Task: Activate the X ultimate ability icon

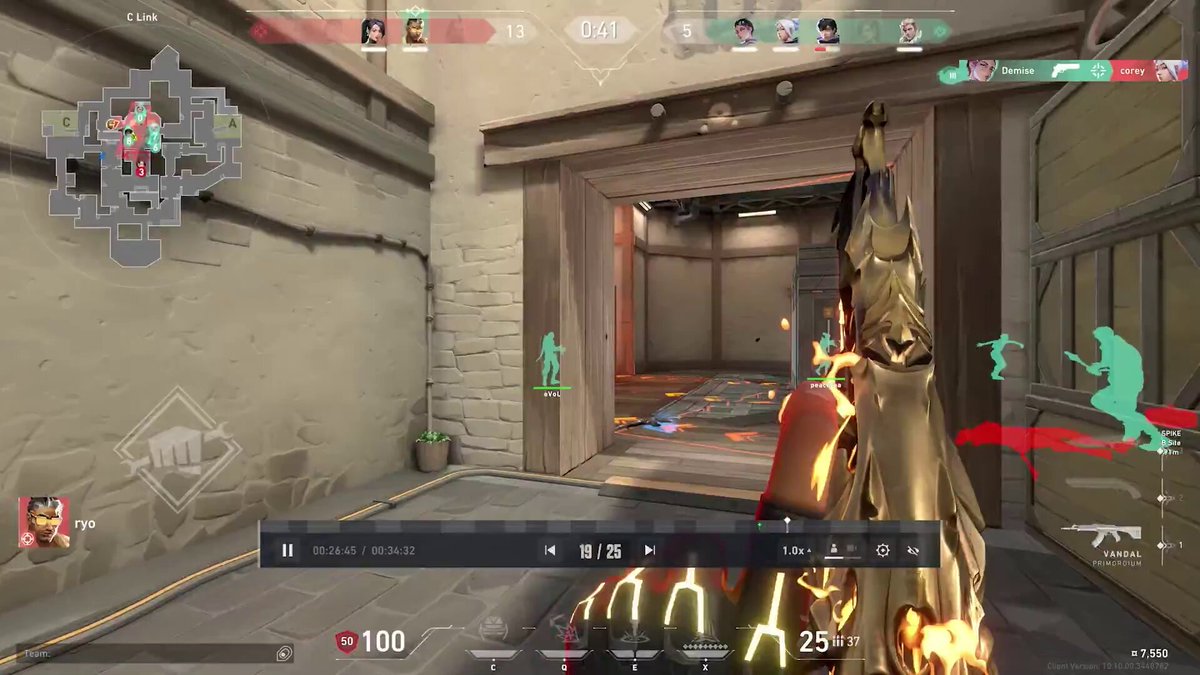Action: point(706,641)
